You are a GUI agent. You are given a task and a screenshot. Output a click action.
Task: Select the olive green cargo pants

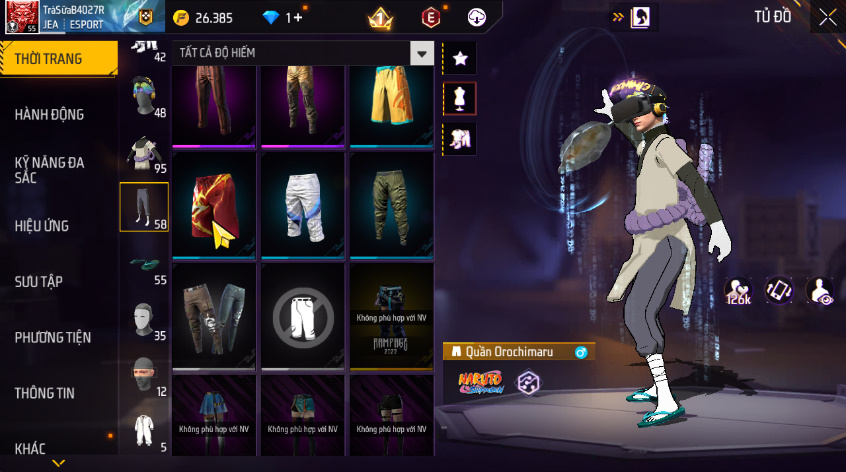click(391, 204)
